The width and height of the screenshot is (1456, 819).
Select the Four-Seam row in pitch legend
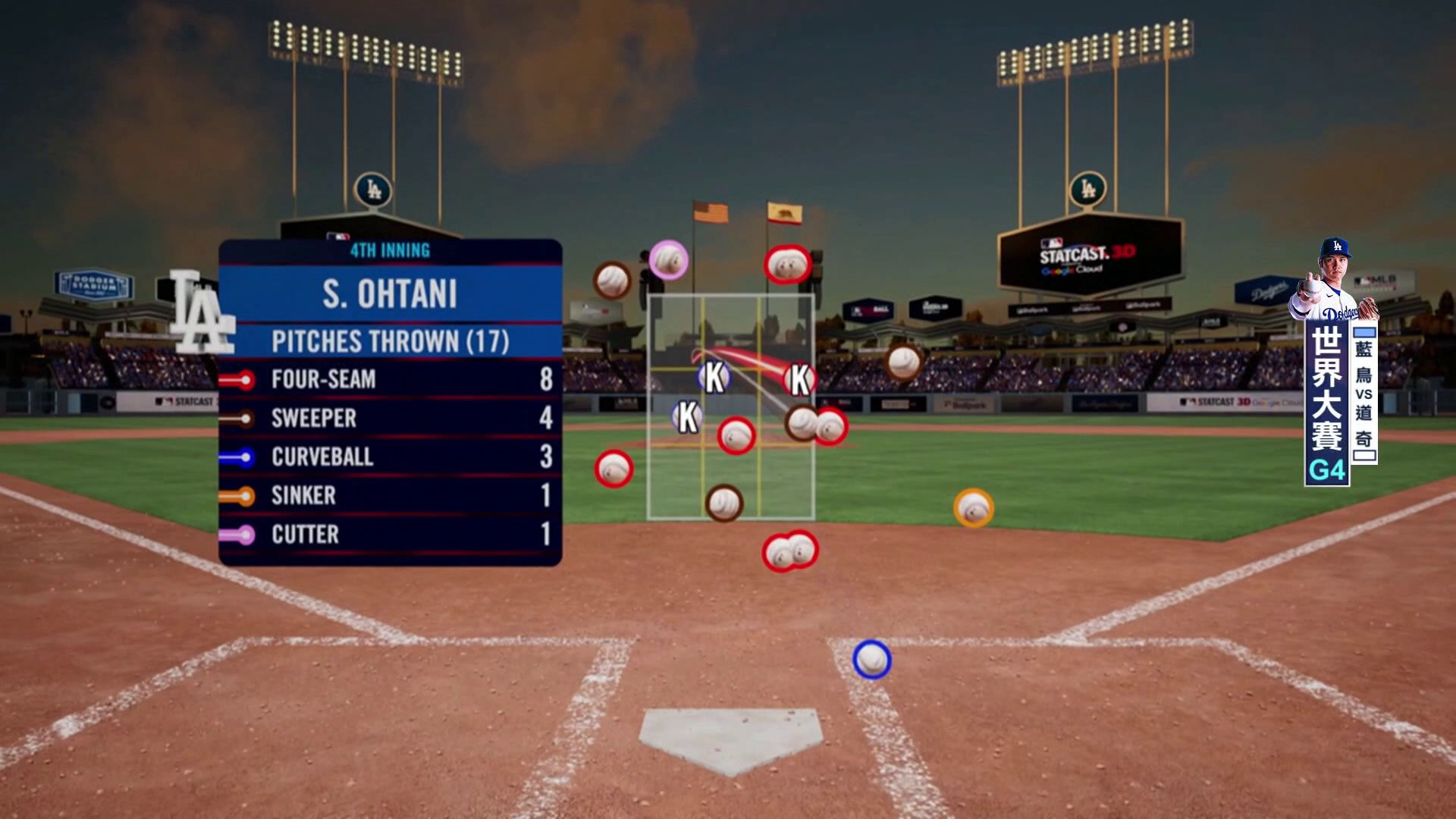click(391, 379)
